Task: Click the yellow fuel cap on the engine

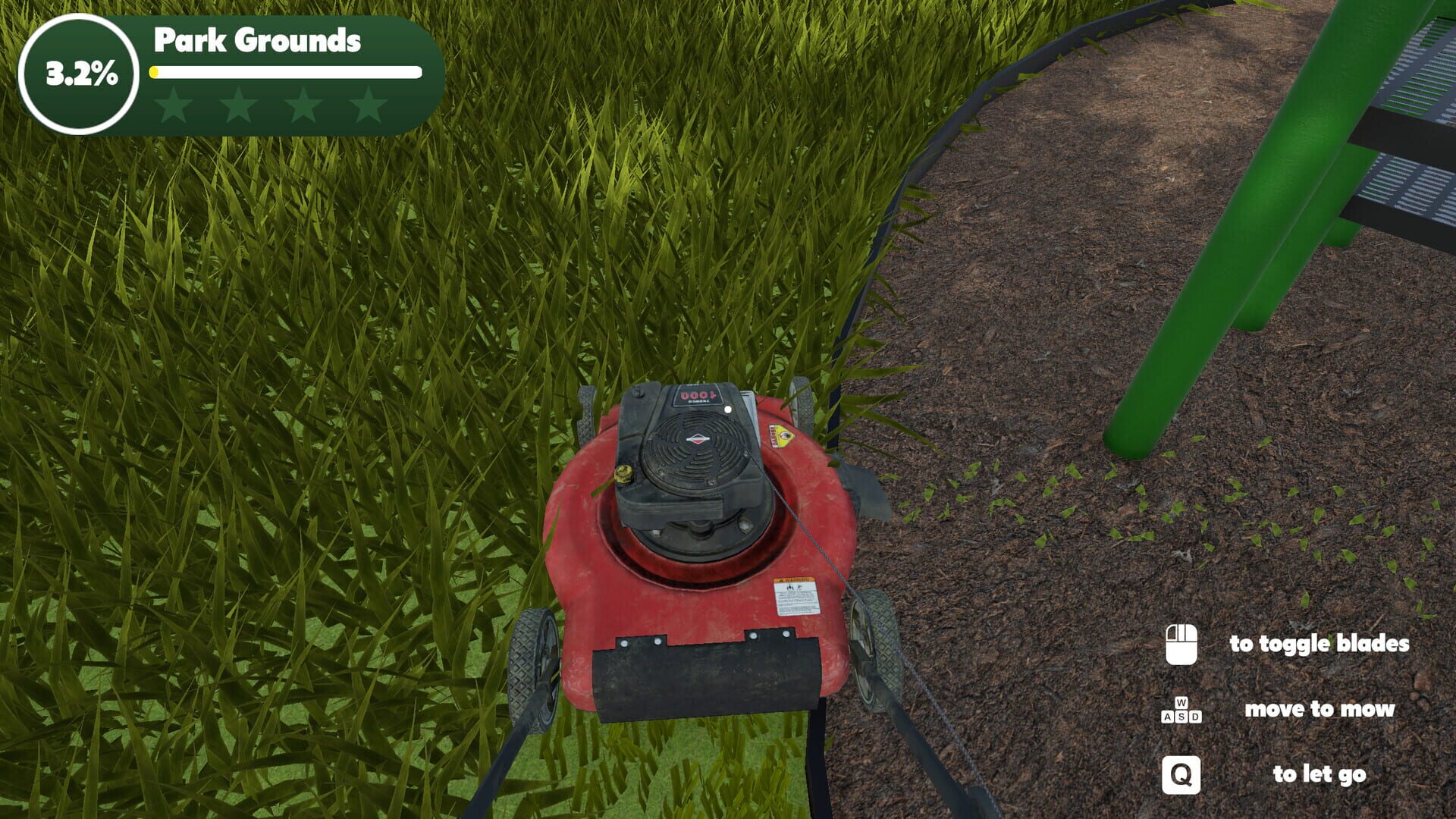Action: pyautogui.click(x=624, y=474)
